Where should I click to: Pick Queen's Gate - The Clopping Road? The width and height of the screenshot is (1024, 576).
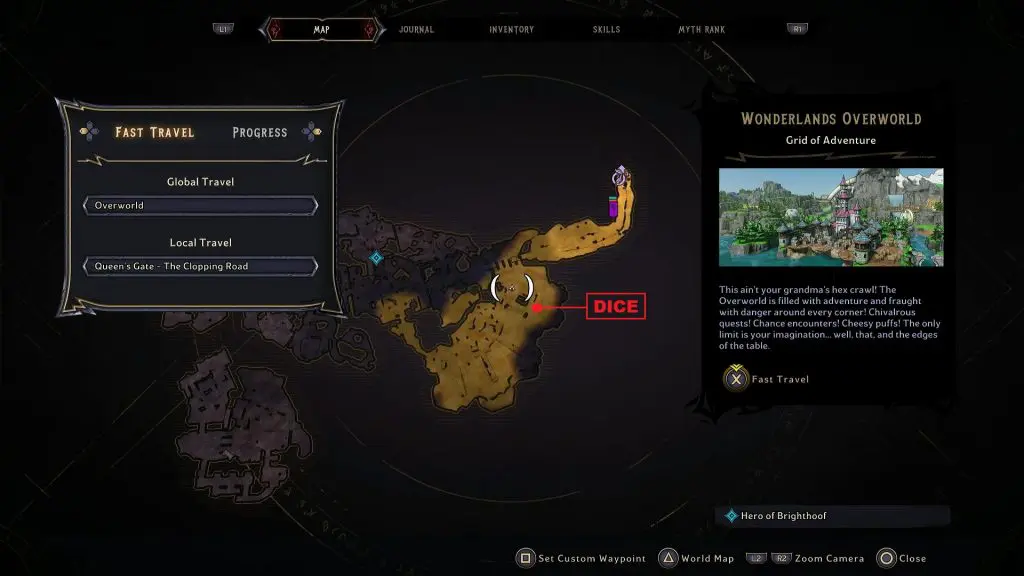click(201, 266)
